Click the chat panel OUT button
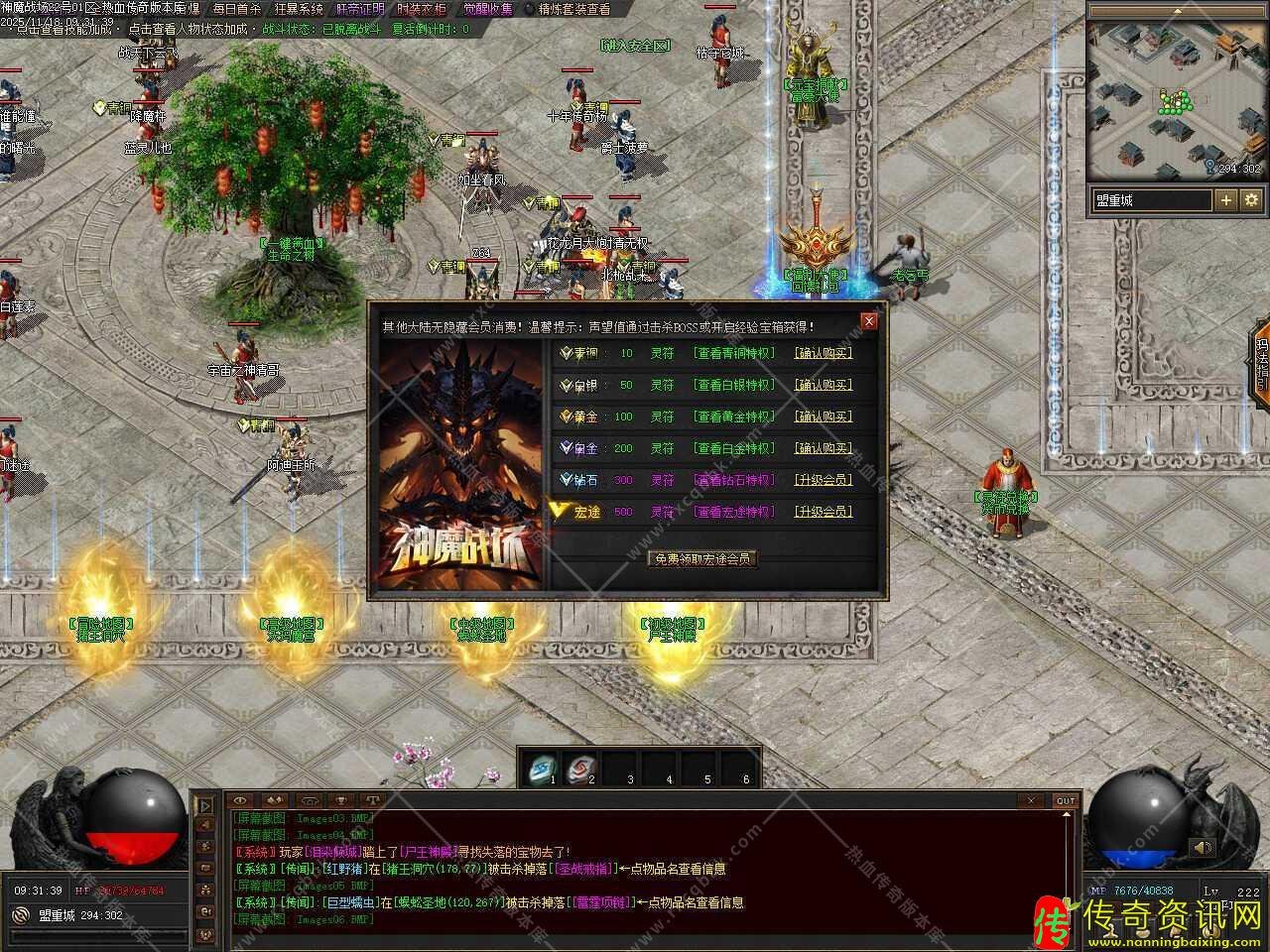 [x=1065, y=800]
